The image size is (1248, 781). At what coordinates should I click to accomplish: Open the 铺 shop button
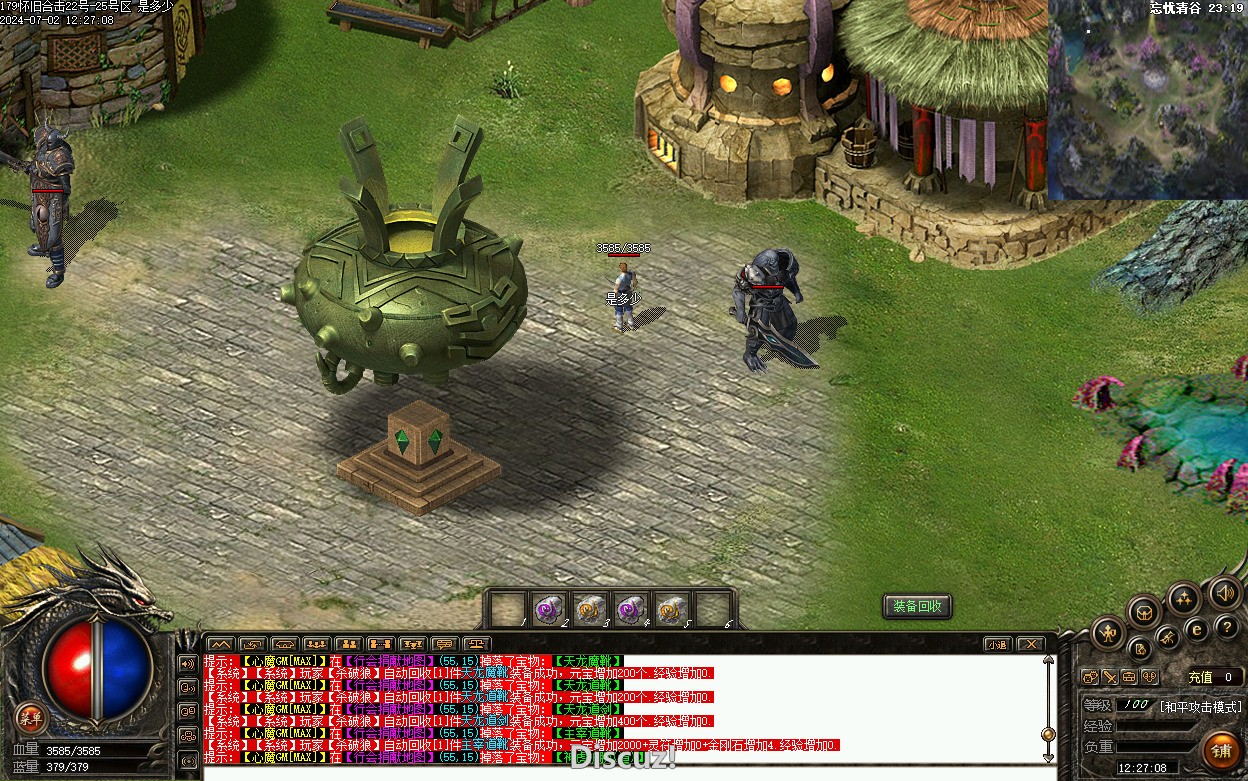tap(1222, 749)
